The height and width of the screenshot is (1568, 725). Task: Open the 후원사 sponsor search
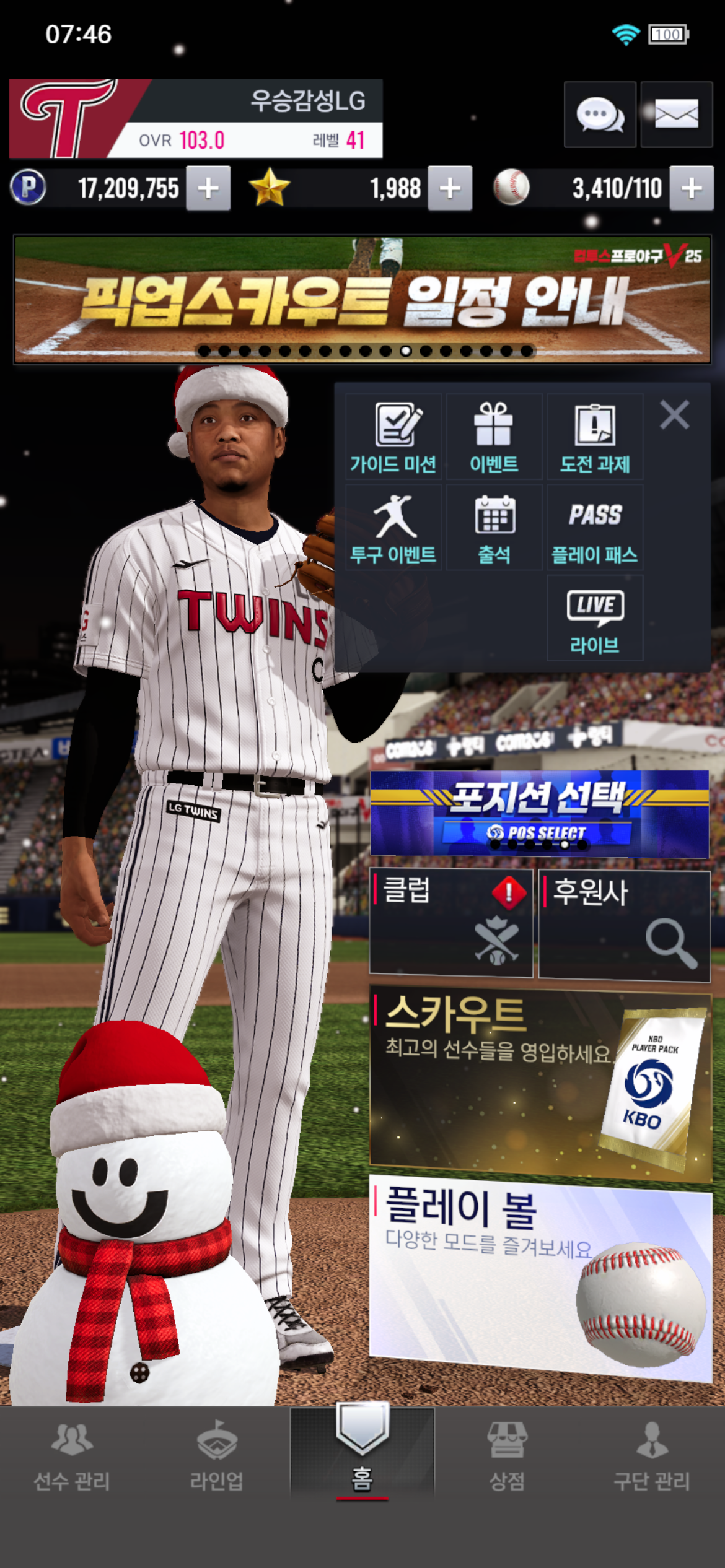624,925
